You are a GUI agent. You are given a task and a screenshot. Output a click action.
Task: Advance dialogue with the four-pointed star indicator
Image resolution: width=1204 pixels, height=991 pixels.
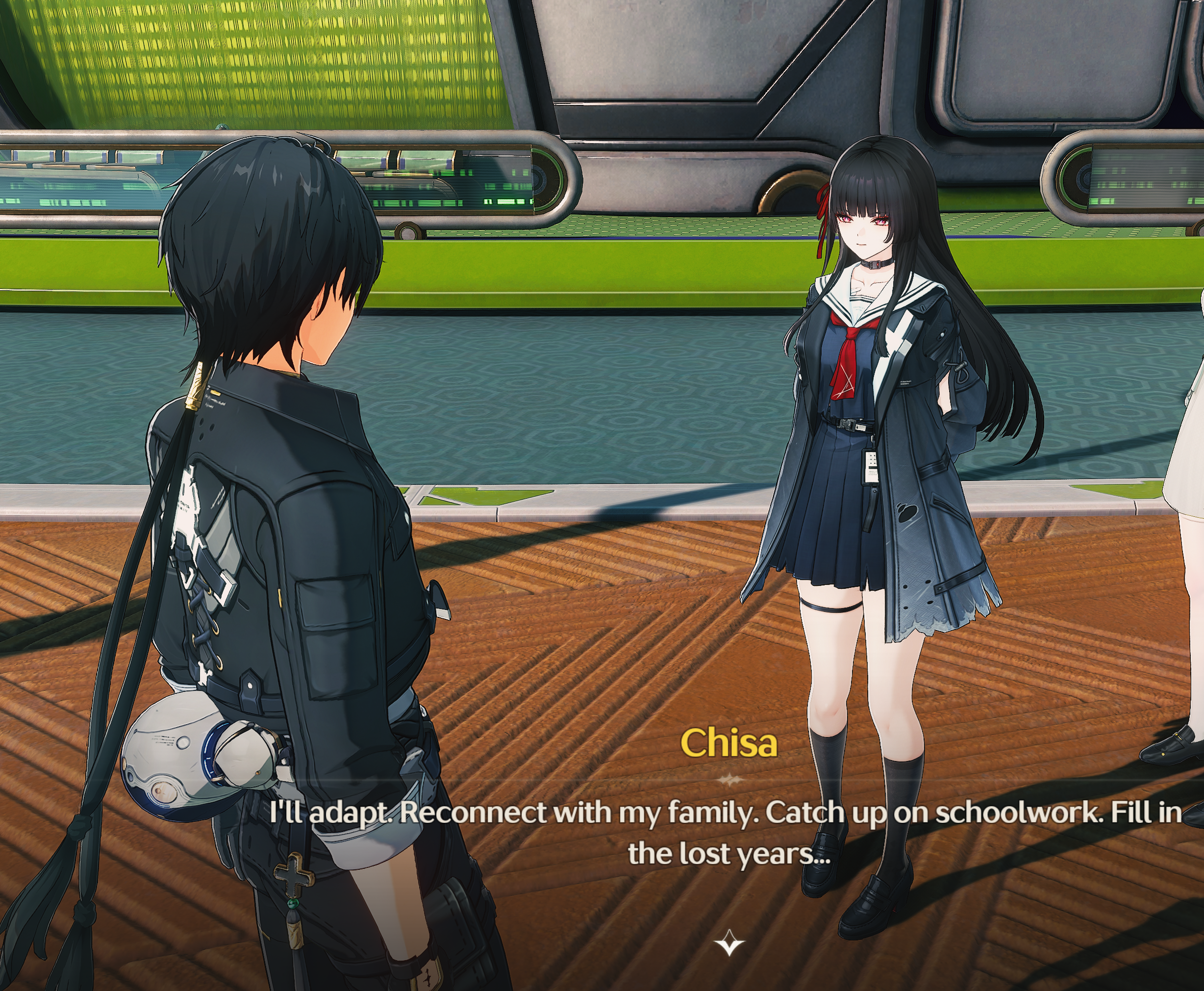[728, 942]
